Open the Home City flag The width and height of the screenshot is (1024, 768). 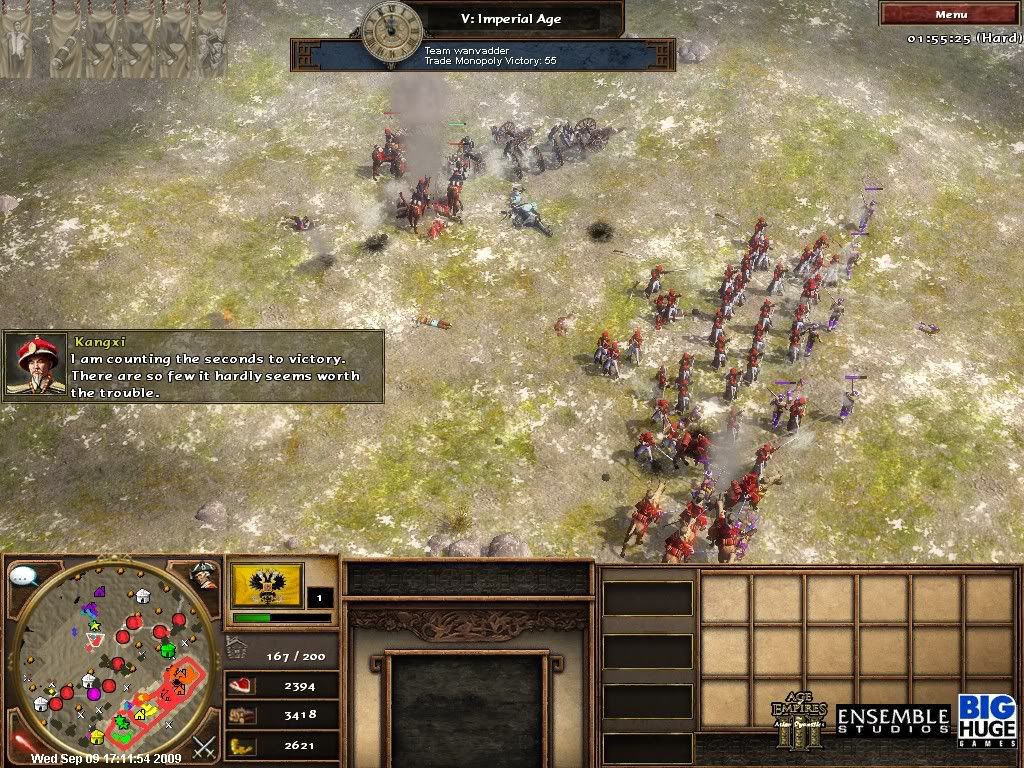[266, 584]
